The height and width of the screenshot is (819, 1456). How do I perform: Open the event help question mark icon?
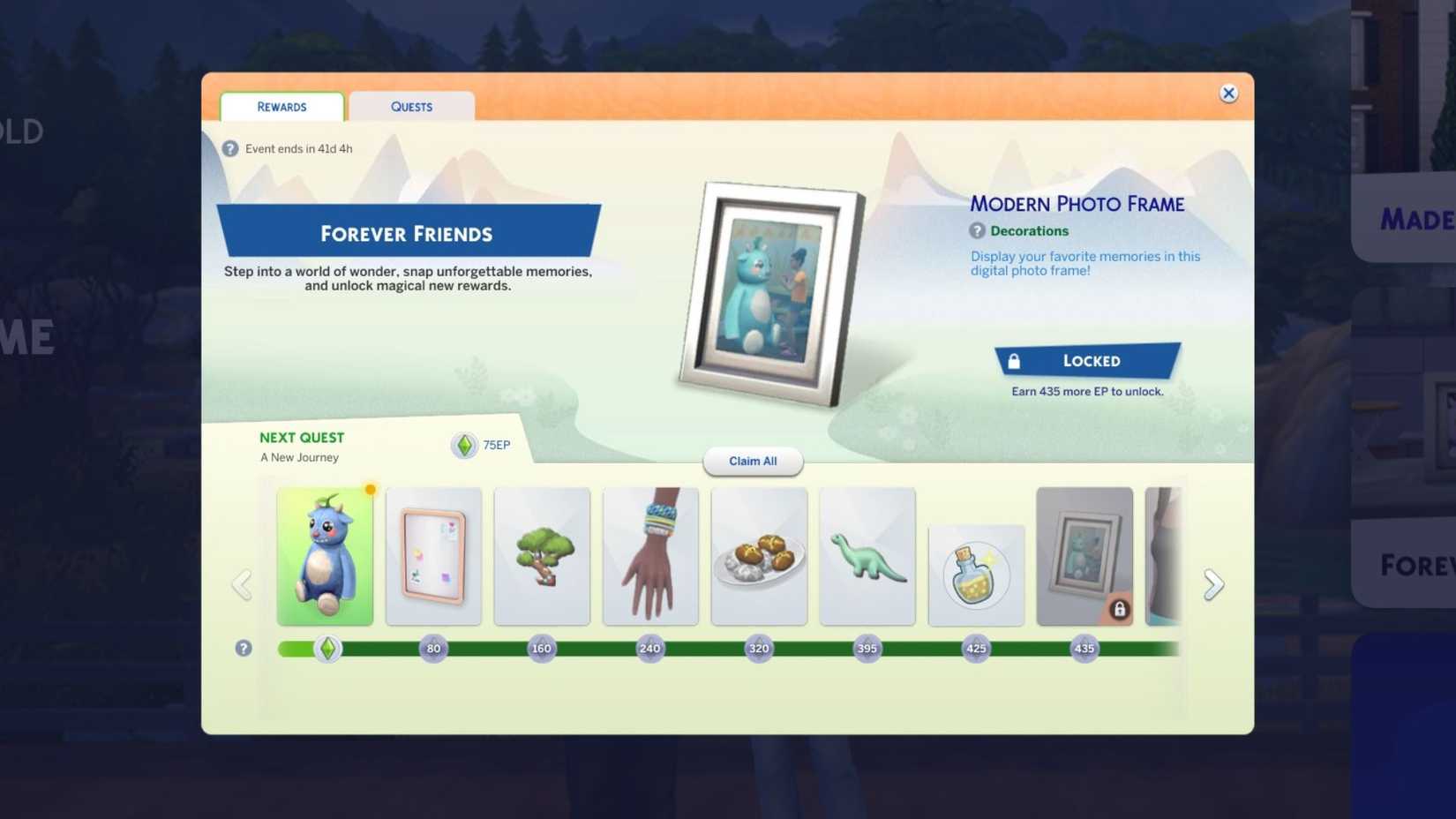(230, 148)
